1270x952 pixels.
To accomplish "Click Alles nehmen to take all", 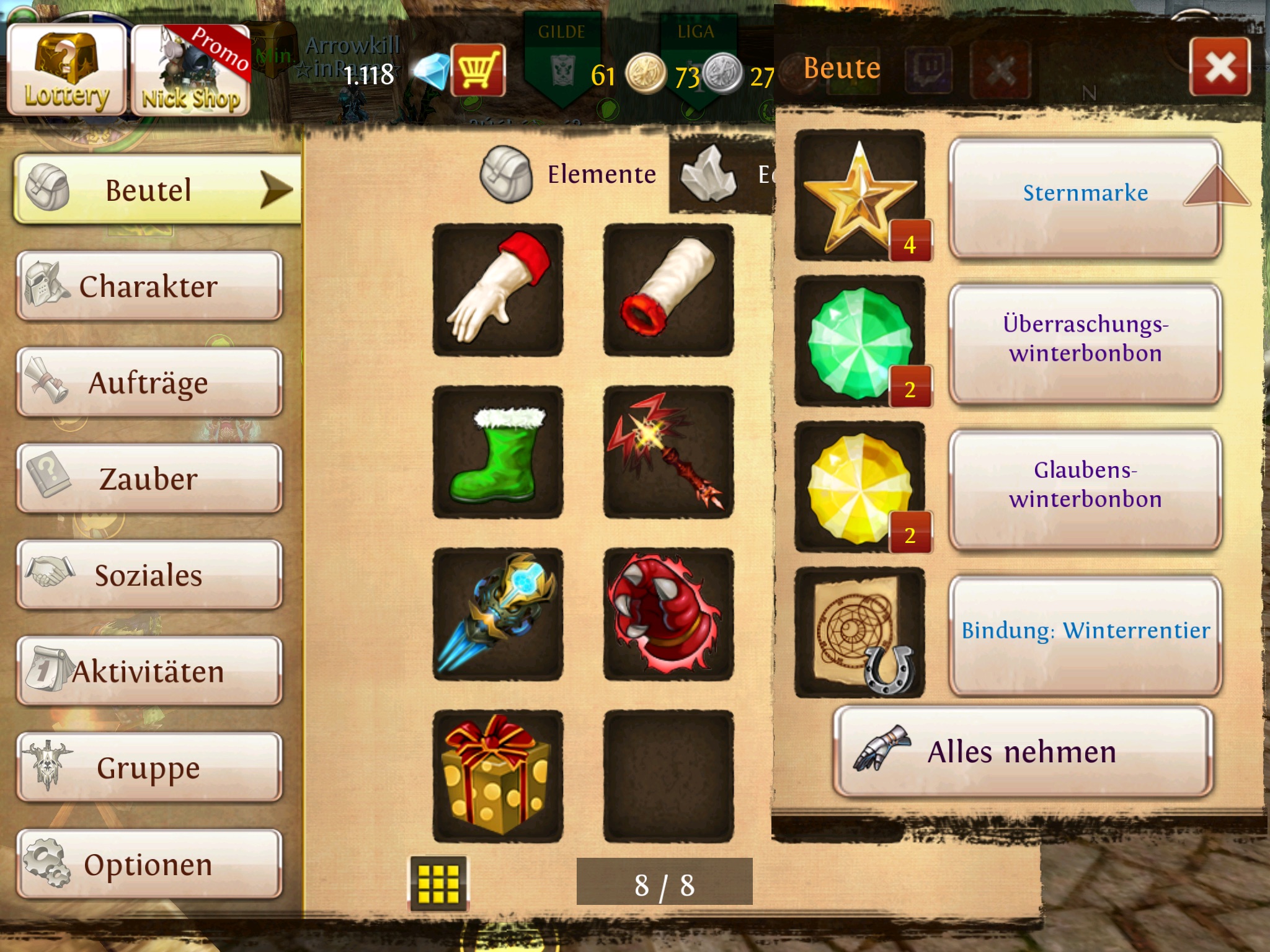I will [x=1022, y=752].
